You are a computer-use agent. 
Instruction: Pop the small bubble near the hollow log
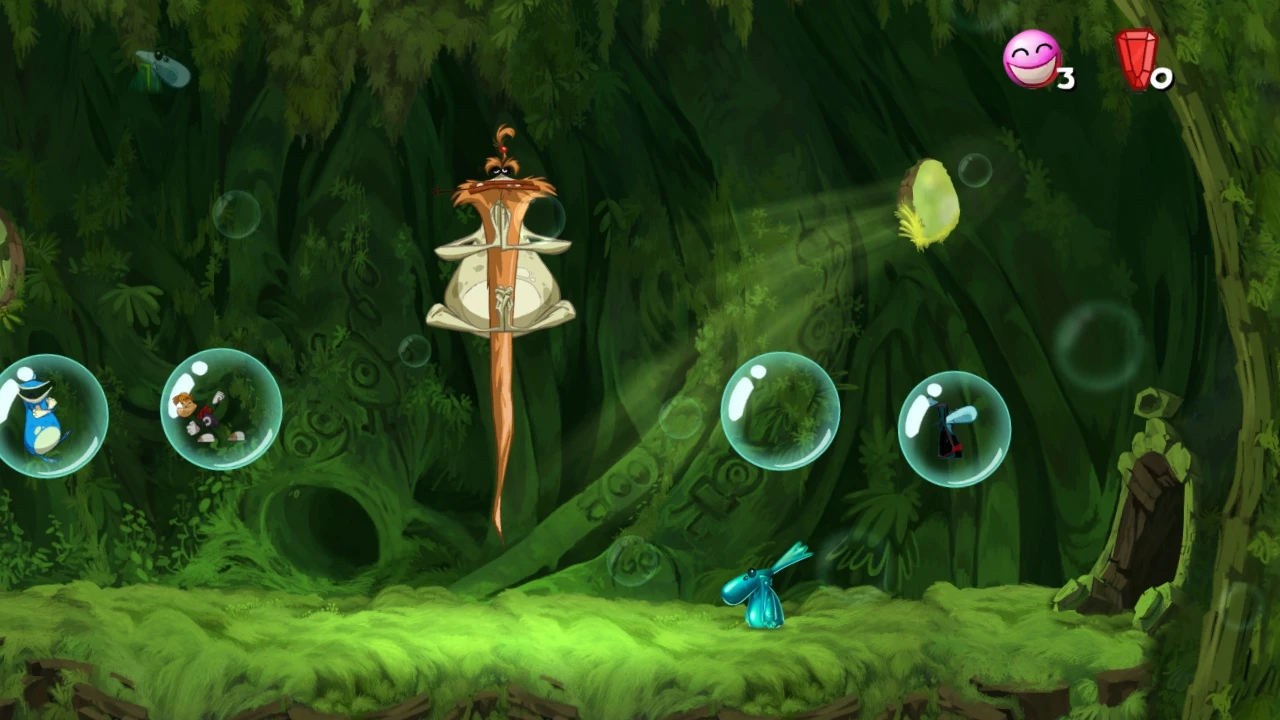(x=412, y=350)
